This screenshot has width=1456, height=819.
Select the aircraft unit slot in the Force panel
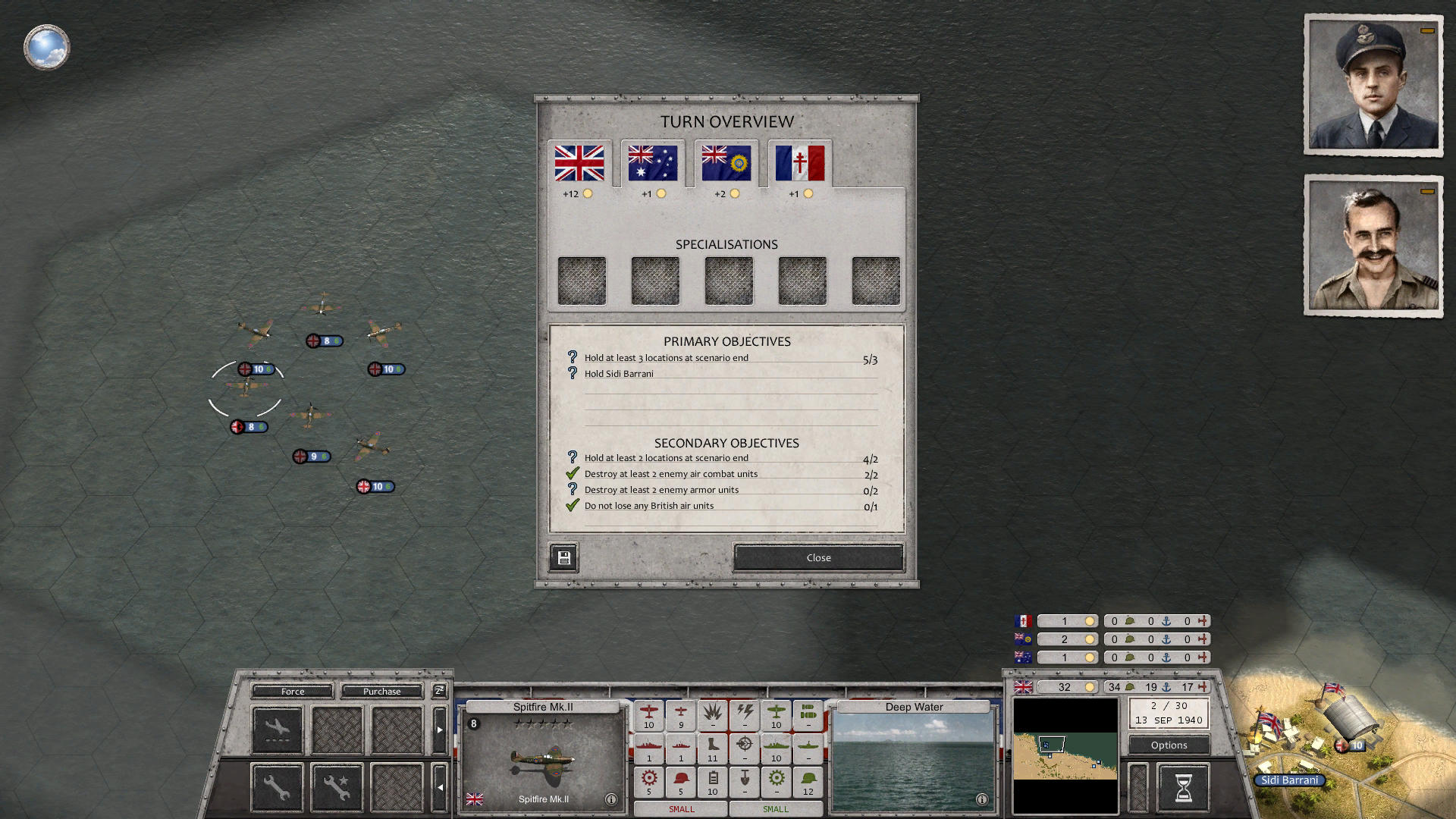point(277,729)
